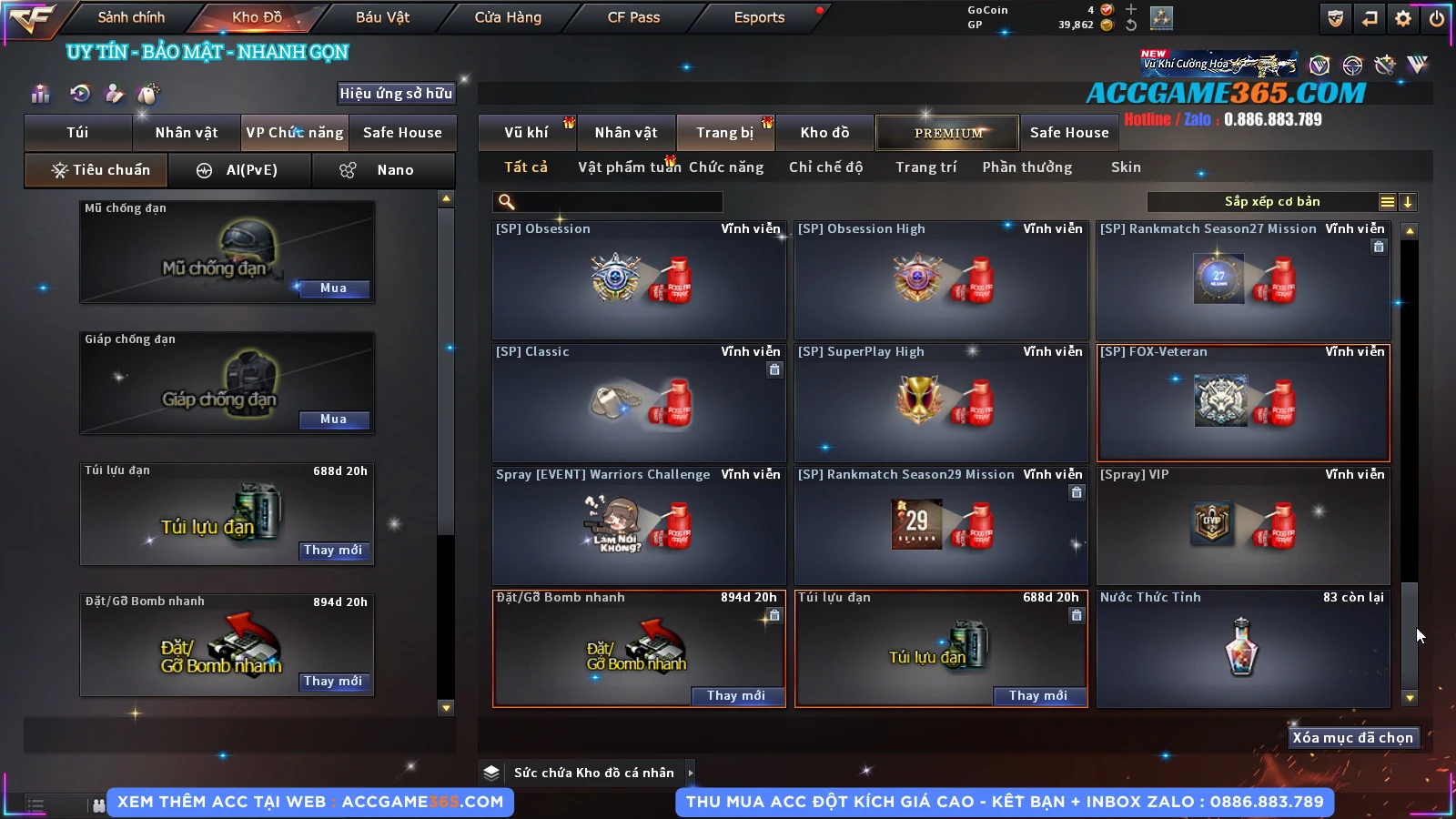Choose the Nano loadout tab
This screenshot has width=1456, height=819.
click(383, 170)
